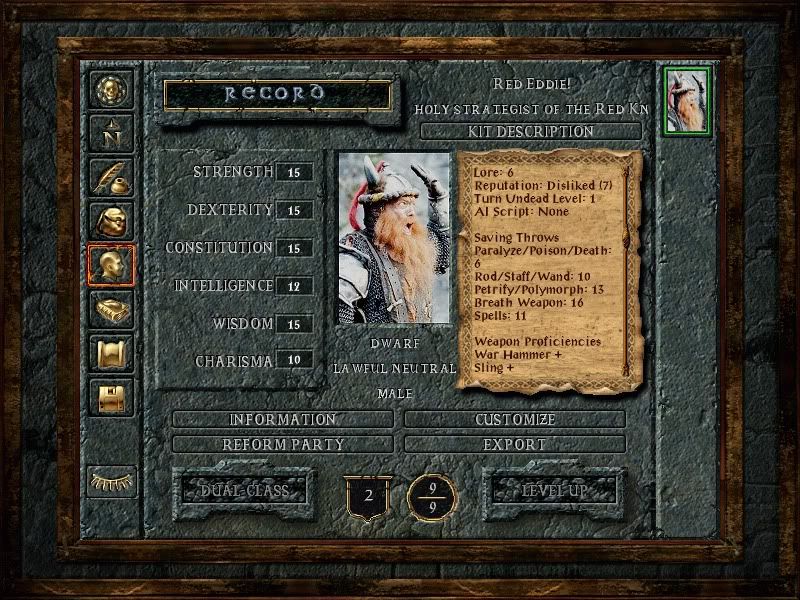Click the large dwarf portrait image
The width and height of the screenshot is (800, 600).
coord(393,238)
